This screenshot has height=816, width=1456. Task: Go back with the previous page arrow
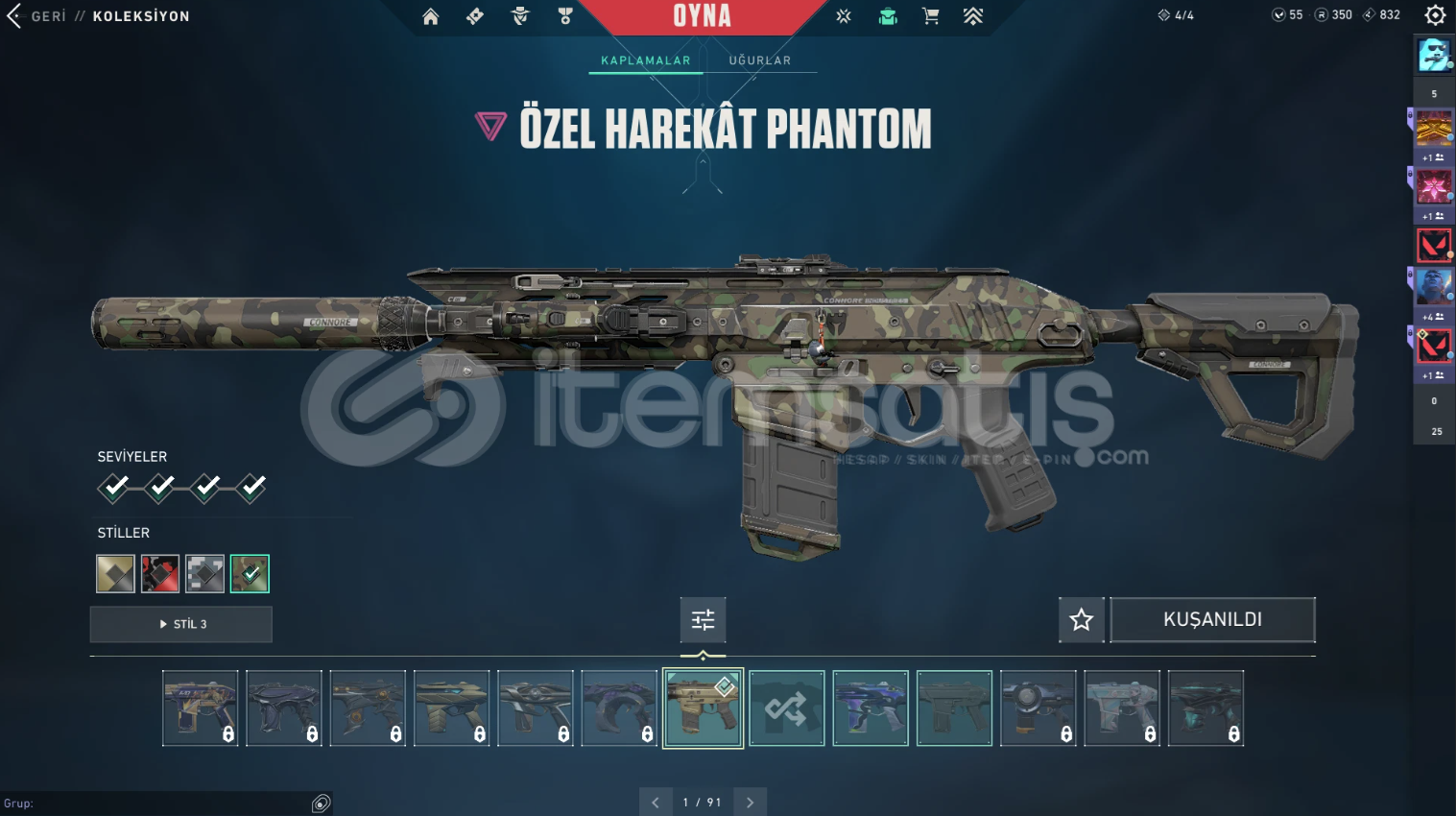tap(656, 801)
